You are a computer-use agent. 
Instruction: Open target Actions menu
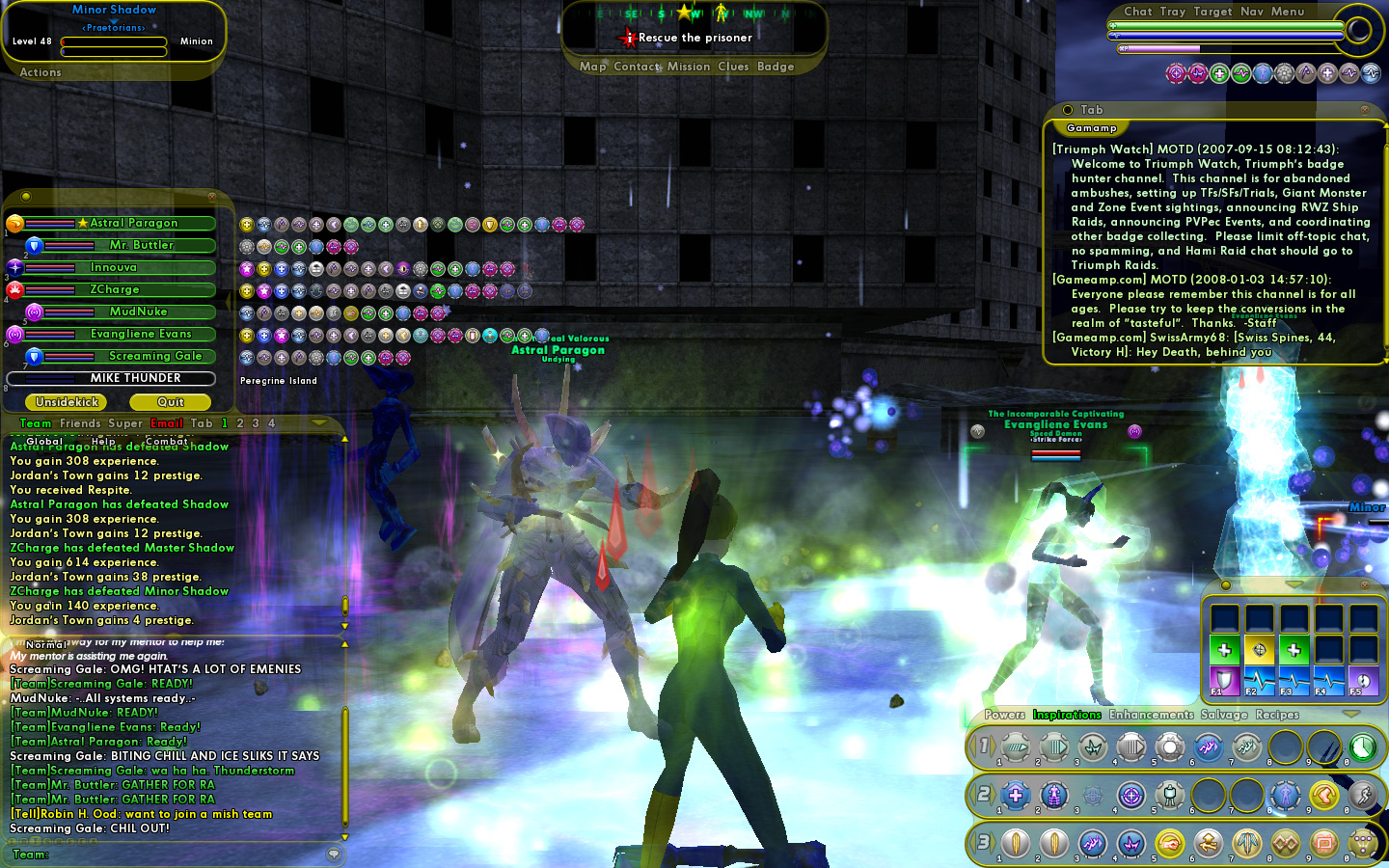point(41,72)
